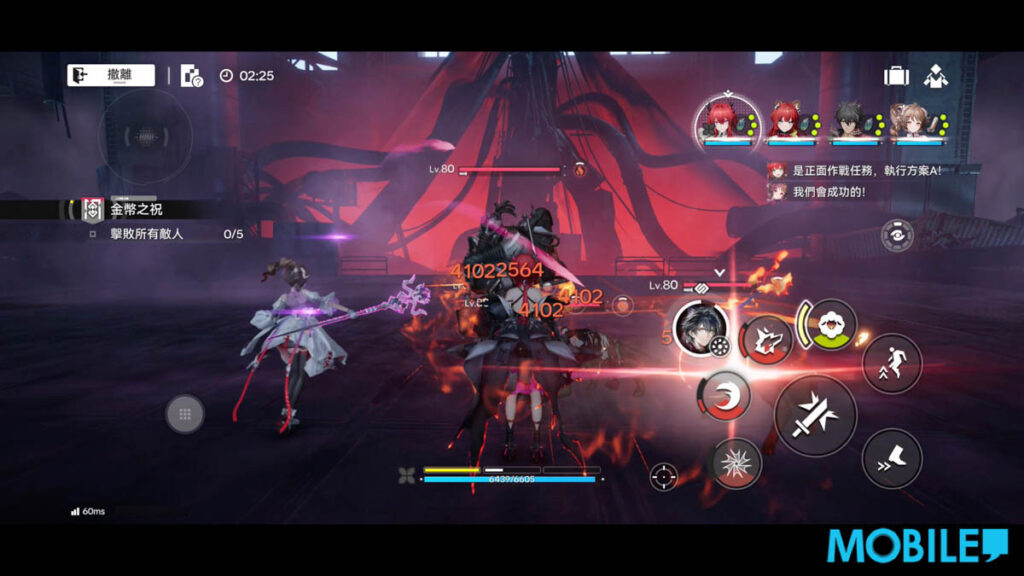
Task: Toggle the crosshair target lock button
Action: 663,477
